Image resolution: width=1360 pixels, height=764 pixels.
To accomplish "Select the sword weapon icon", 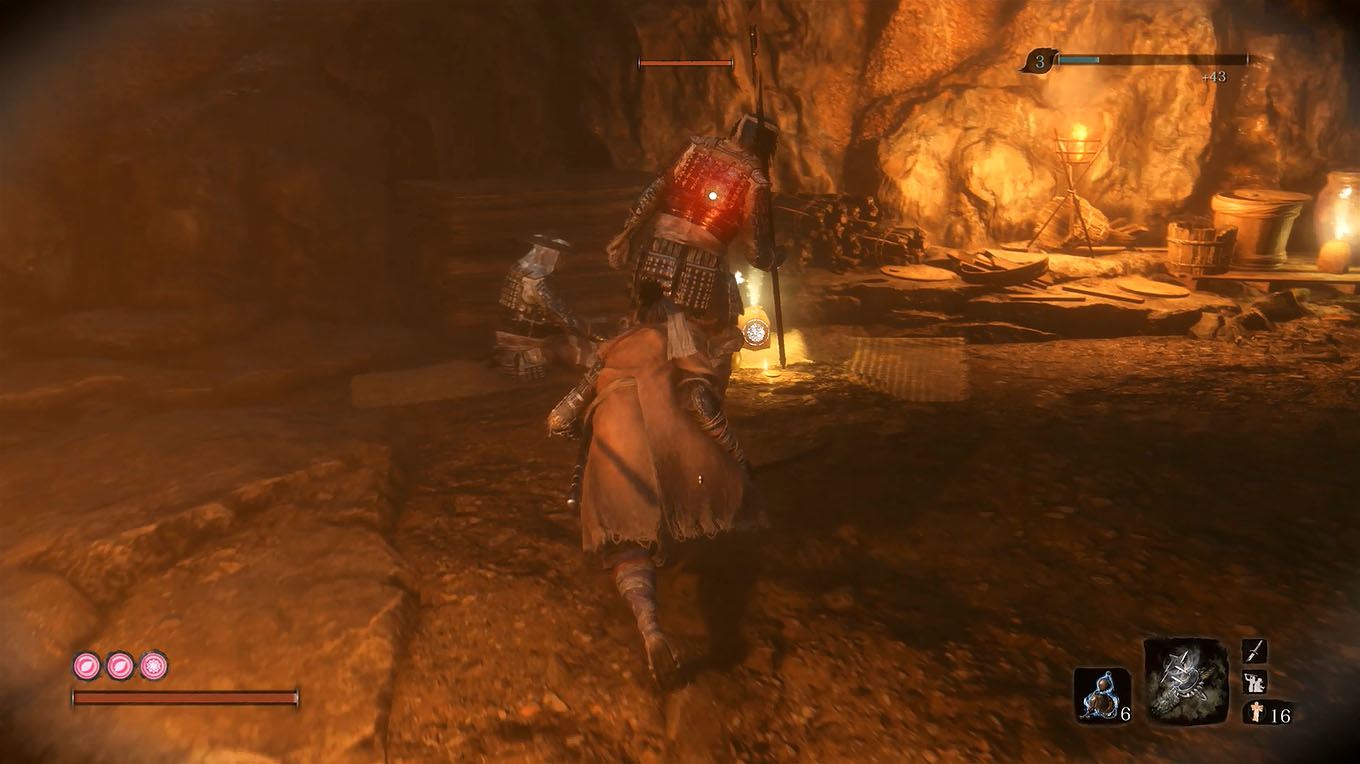I will tap(1252, 650).
